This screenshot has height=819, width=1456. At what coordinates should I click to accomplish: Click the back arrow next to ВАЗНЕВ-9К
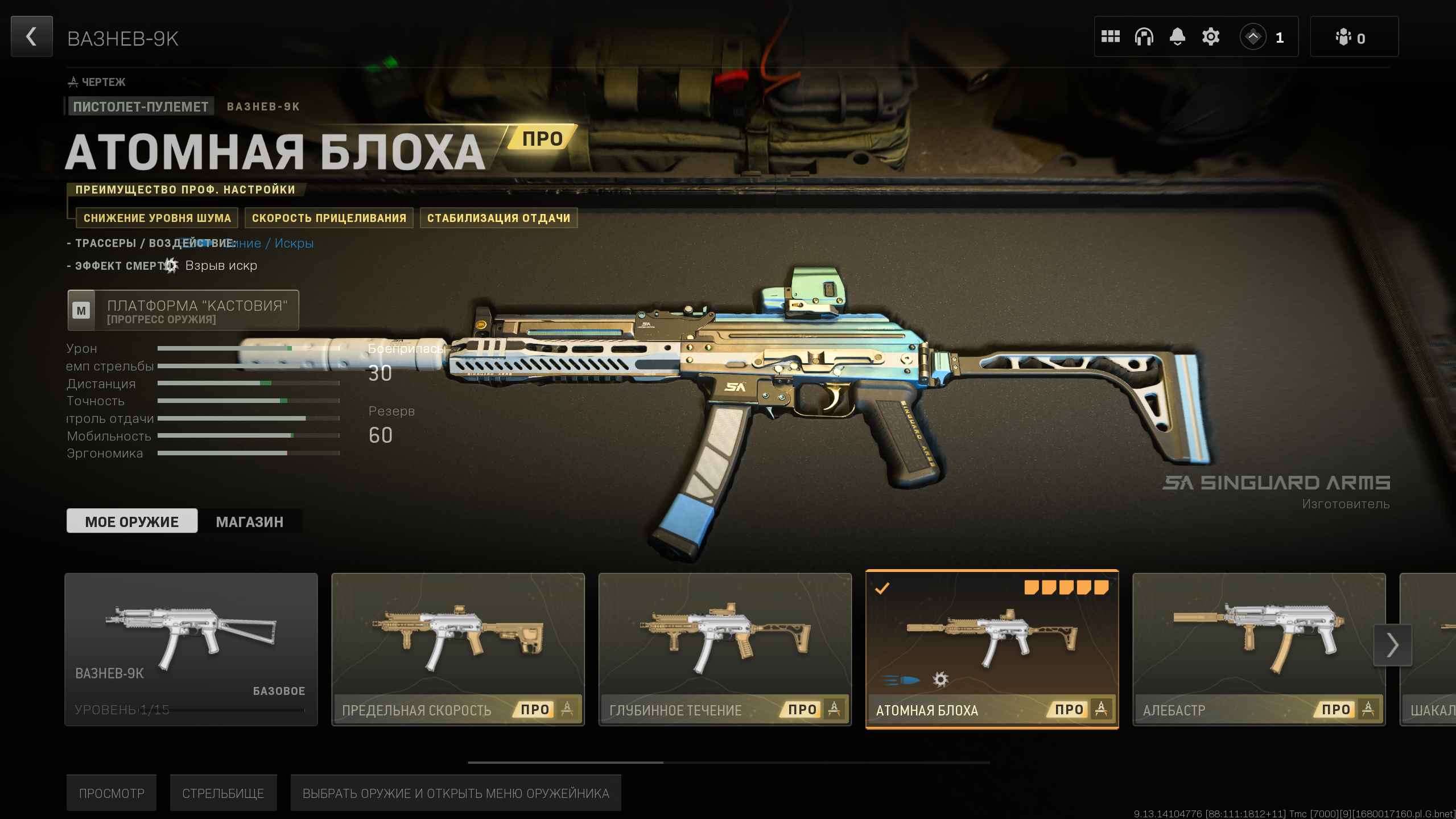[31, 36]
